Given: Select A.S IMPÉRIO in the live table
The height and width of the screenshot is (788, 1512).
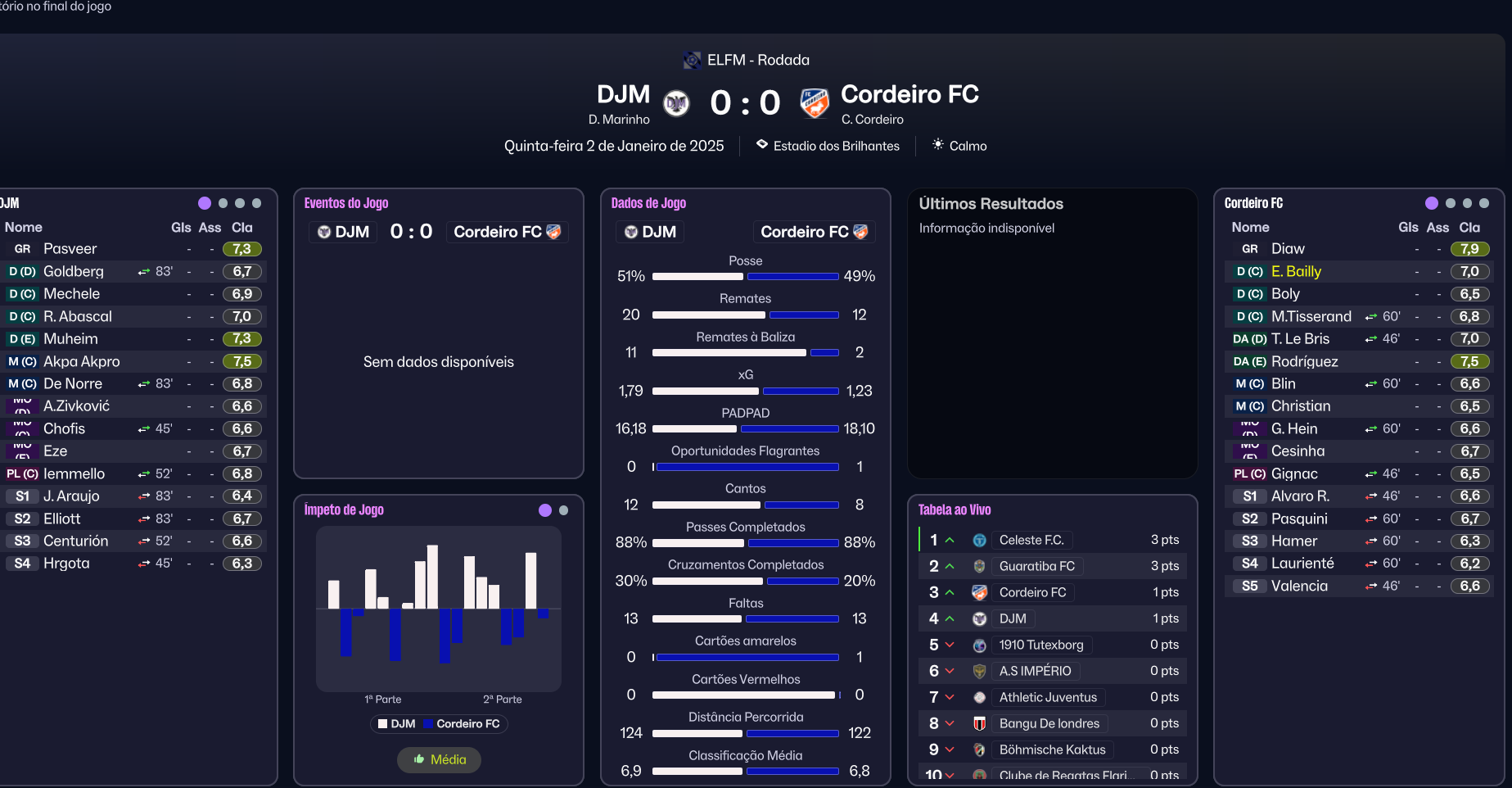Looking at the screenshot, I should pyautogui.click(x=1035, y=671).
